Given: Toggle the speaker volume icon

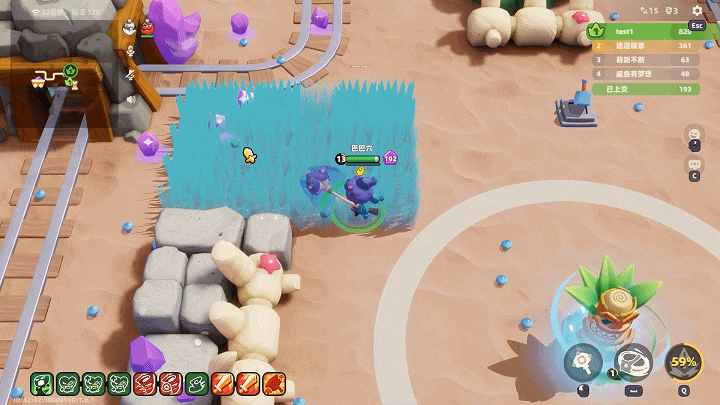Looking at the screenshot, I should [130, 99].
